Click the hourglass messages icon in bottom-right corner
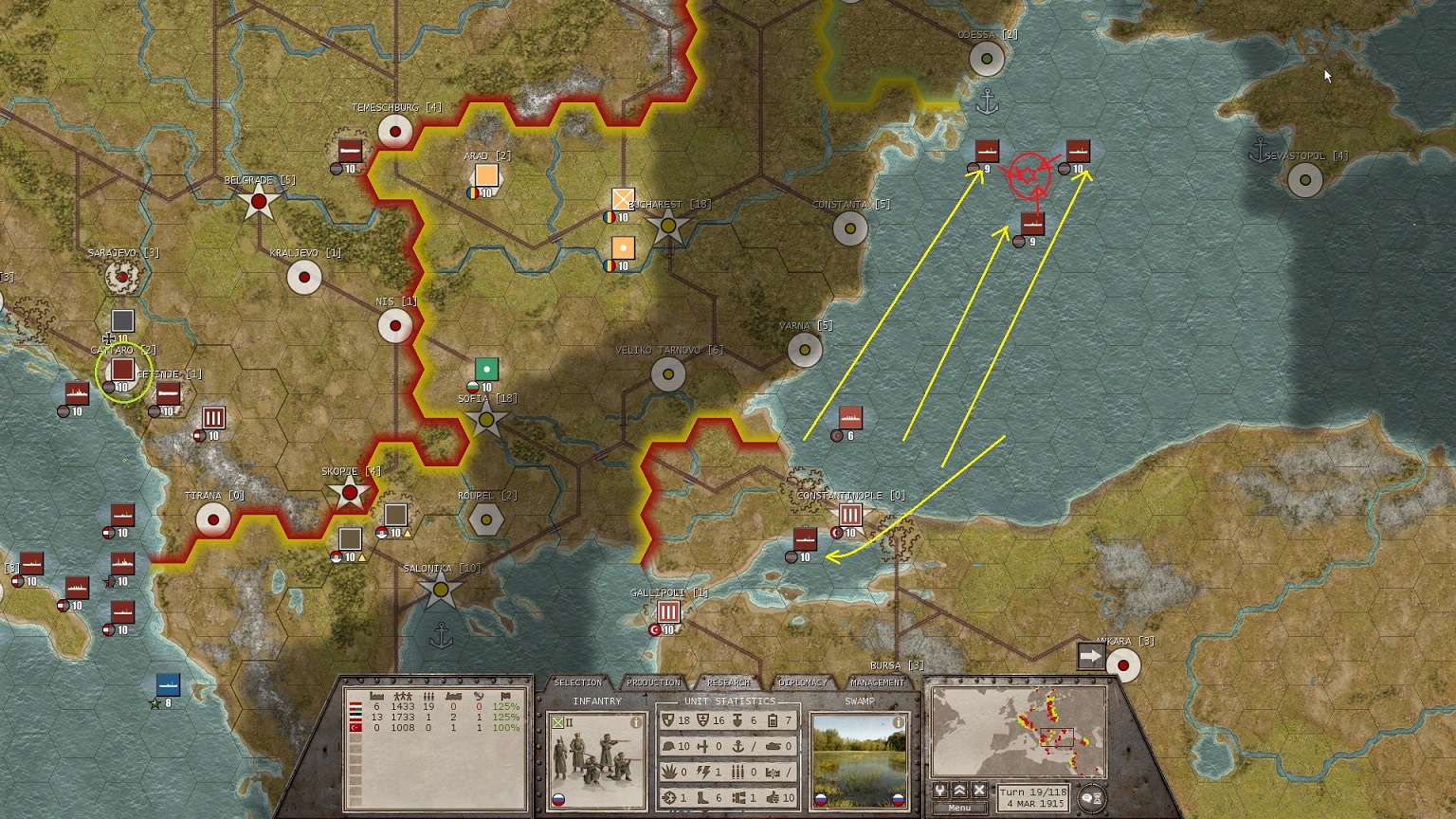 pyautogui.click(x=1098, y=799)
